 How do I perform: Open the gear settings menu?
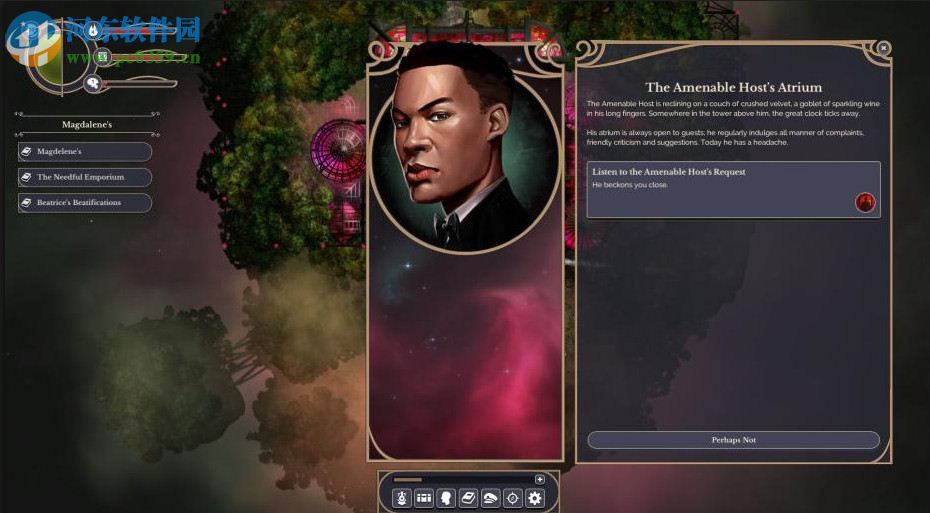tap(535, 497)
